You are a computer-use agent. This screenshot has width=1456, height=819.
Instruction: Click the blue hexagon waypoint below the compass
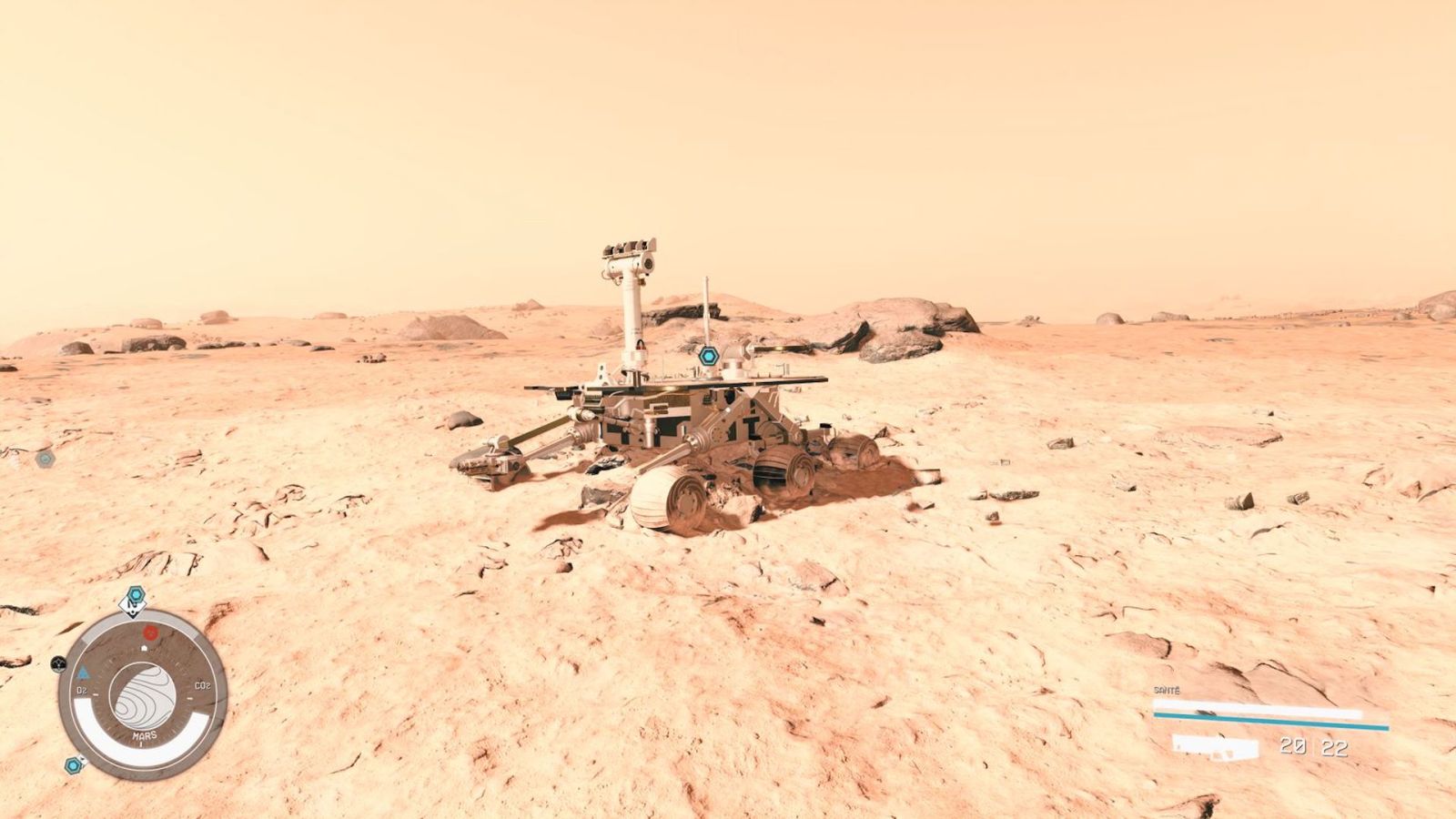[73, 765]
